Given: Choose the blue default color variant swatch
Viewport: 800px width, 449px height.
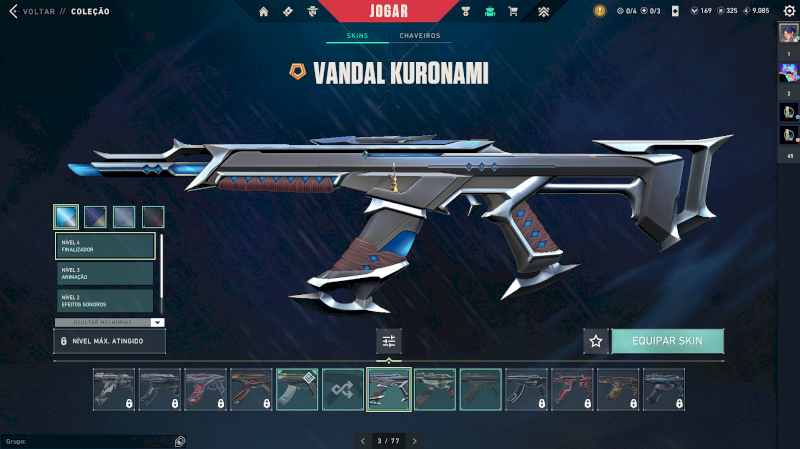Looking at the screenshot, I should tap(66, 217).
